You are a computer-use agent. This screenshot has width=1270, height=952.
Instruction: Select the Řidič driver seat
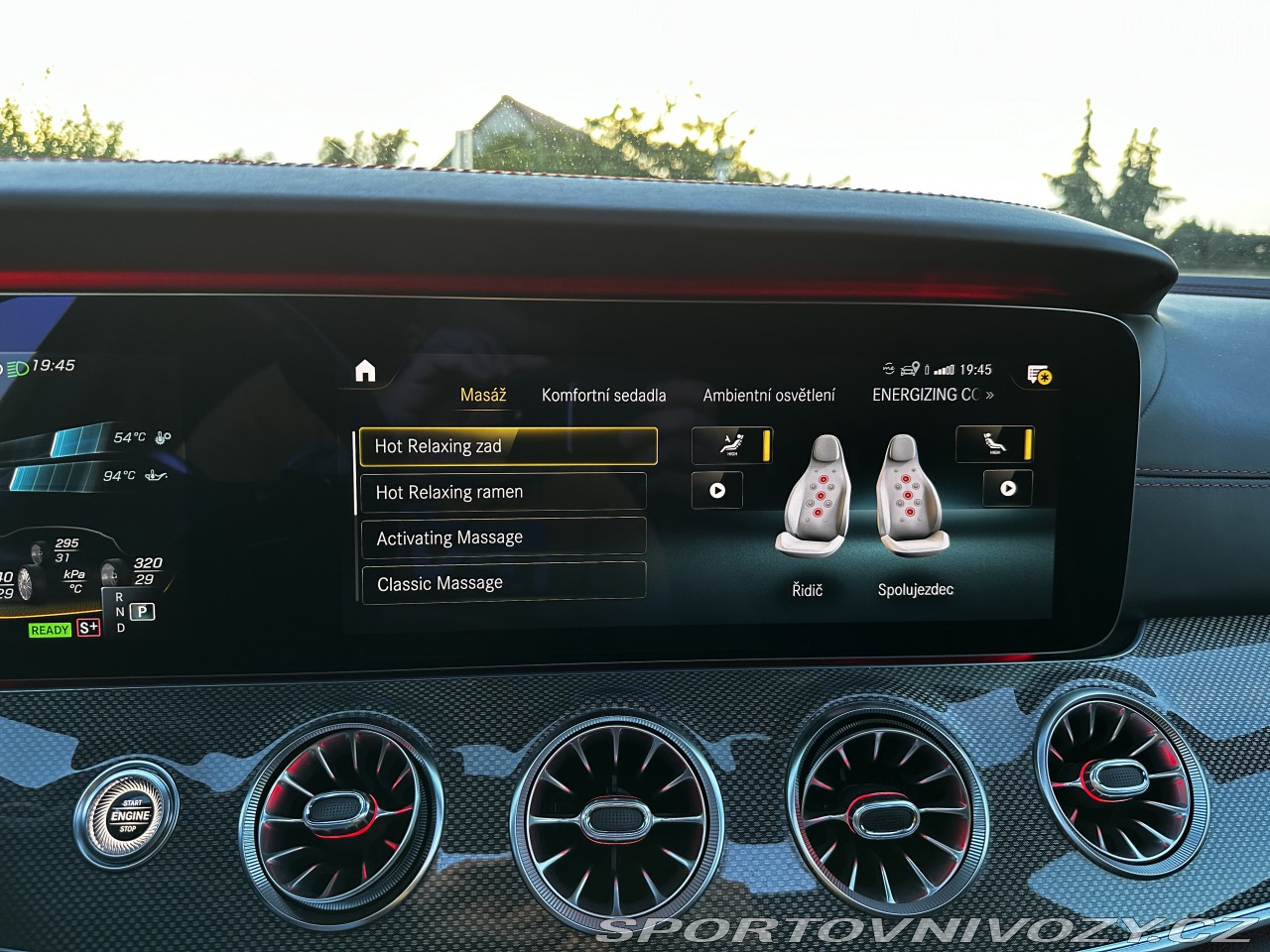(x=814, y=496)
